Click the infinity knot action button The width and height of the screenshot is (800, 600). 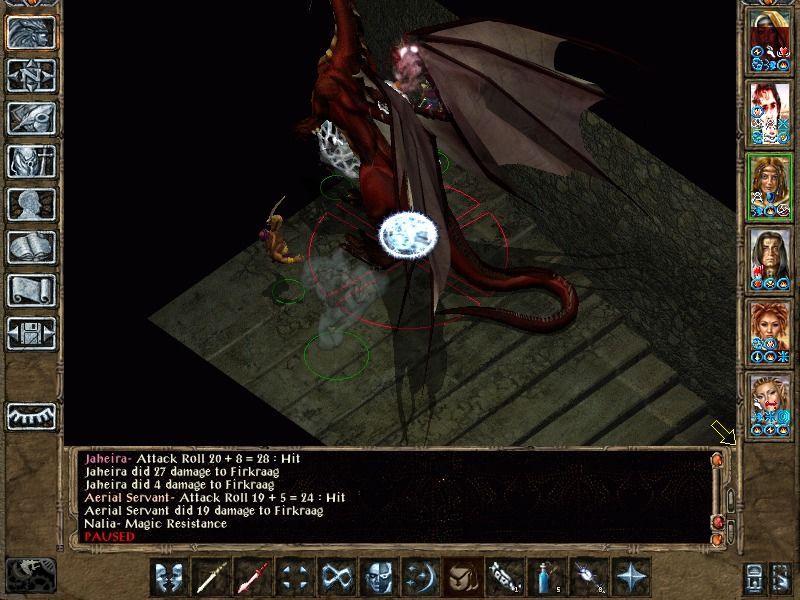(336, 577)
